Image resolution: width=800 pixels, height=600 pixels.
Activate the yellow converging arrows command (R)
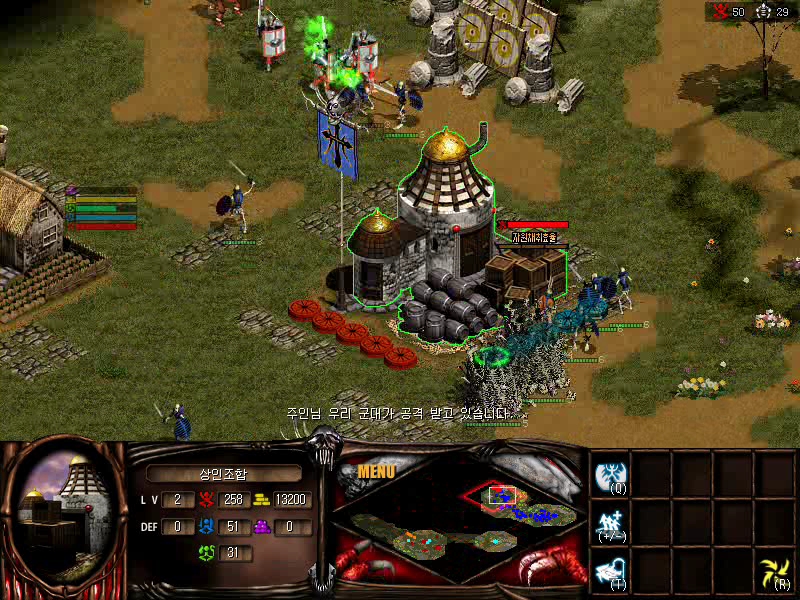pos(774,571)
